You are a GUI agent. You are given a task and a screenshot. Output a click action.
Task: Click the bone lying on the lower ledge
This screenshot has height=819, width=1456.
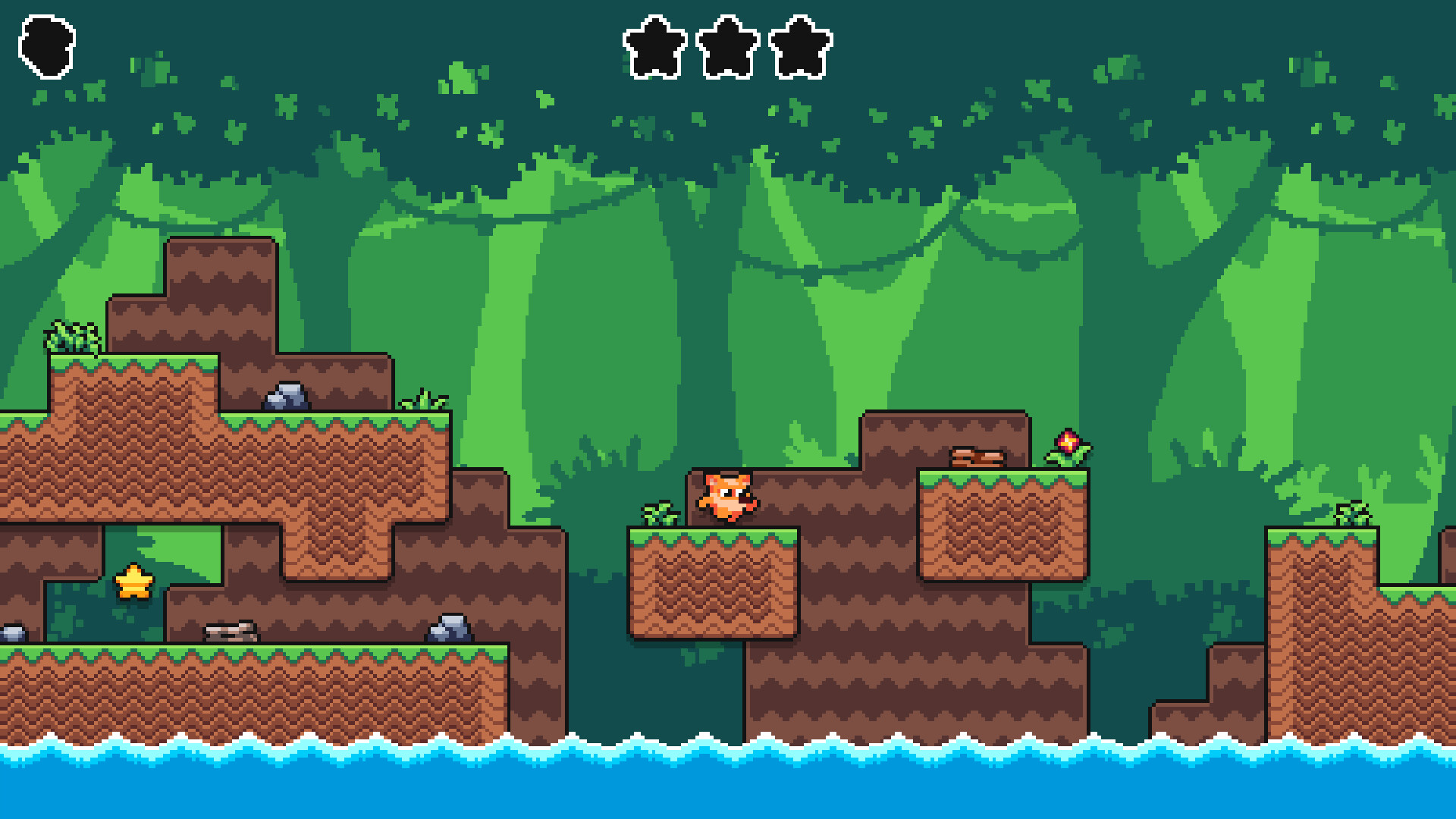coord(231,631)
